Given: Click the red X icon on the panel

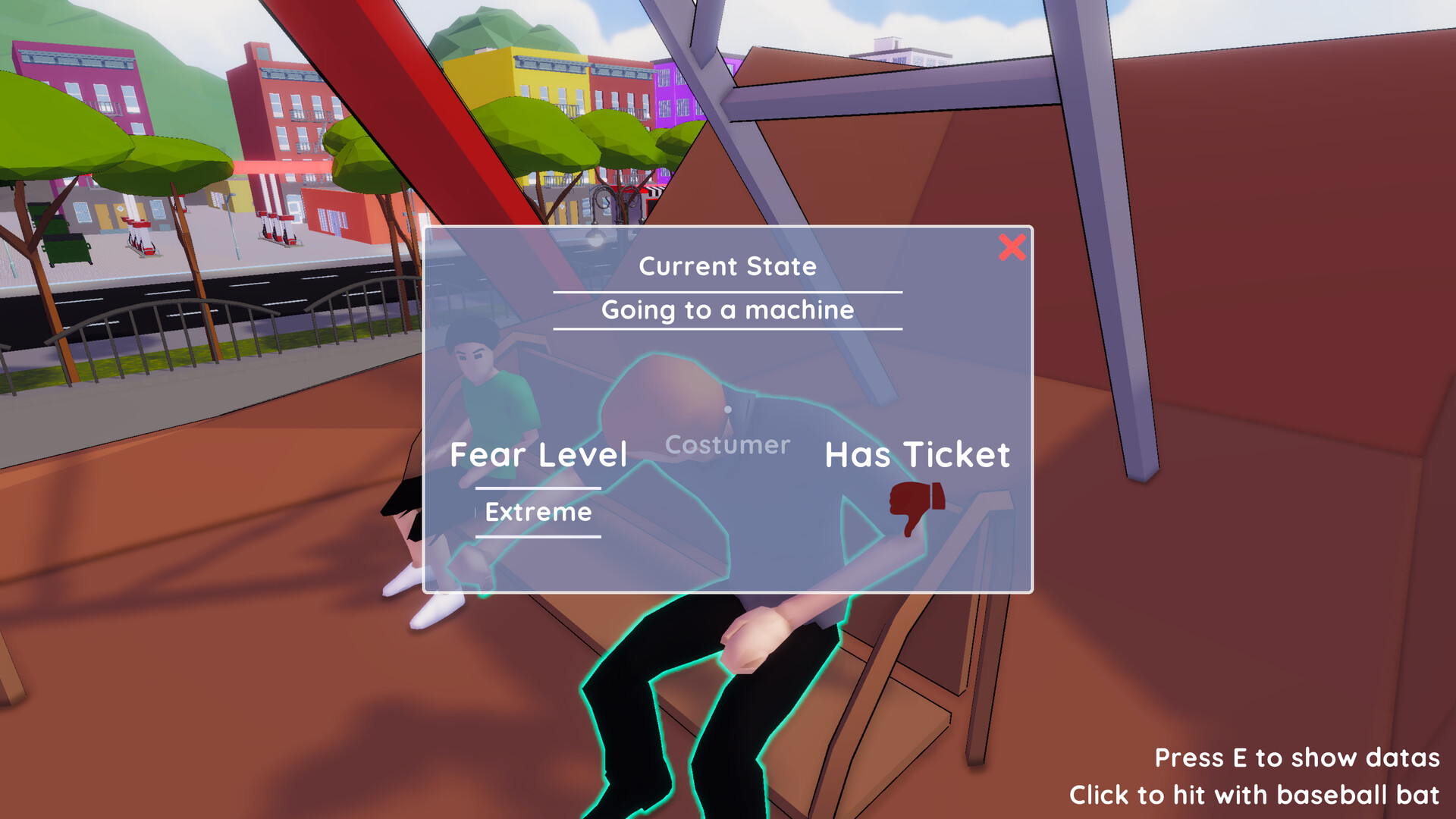Looking at the screenshot, I should [x=1011, y=249].
